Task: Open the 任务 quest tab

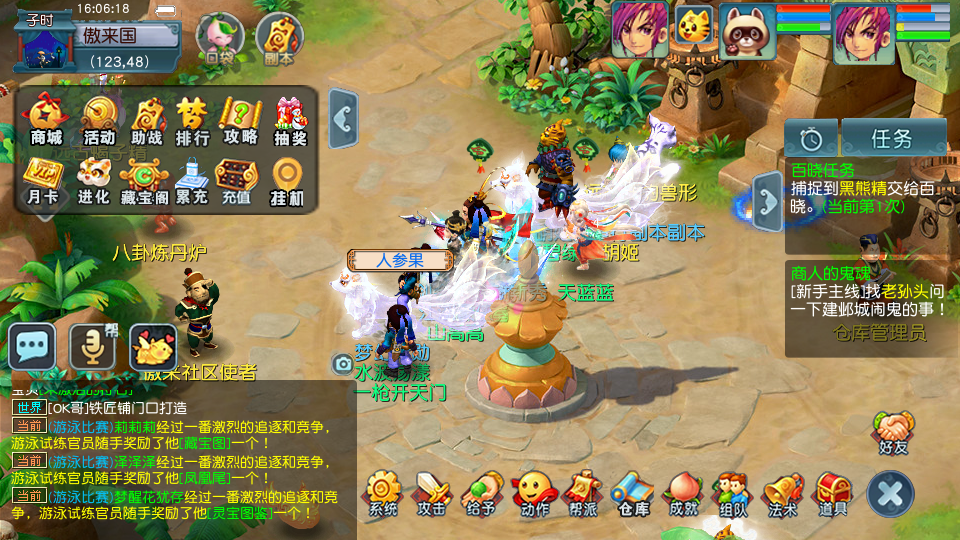Action: (x=893, y=137)
